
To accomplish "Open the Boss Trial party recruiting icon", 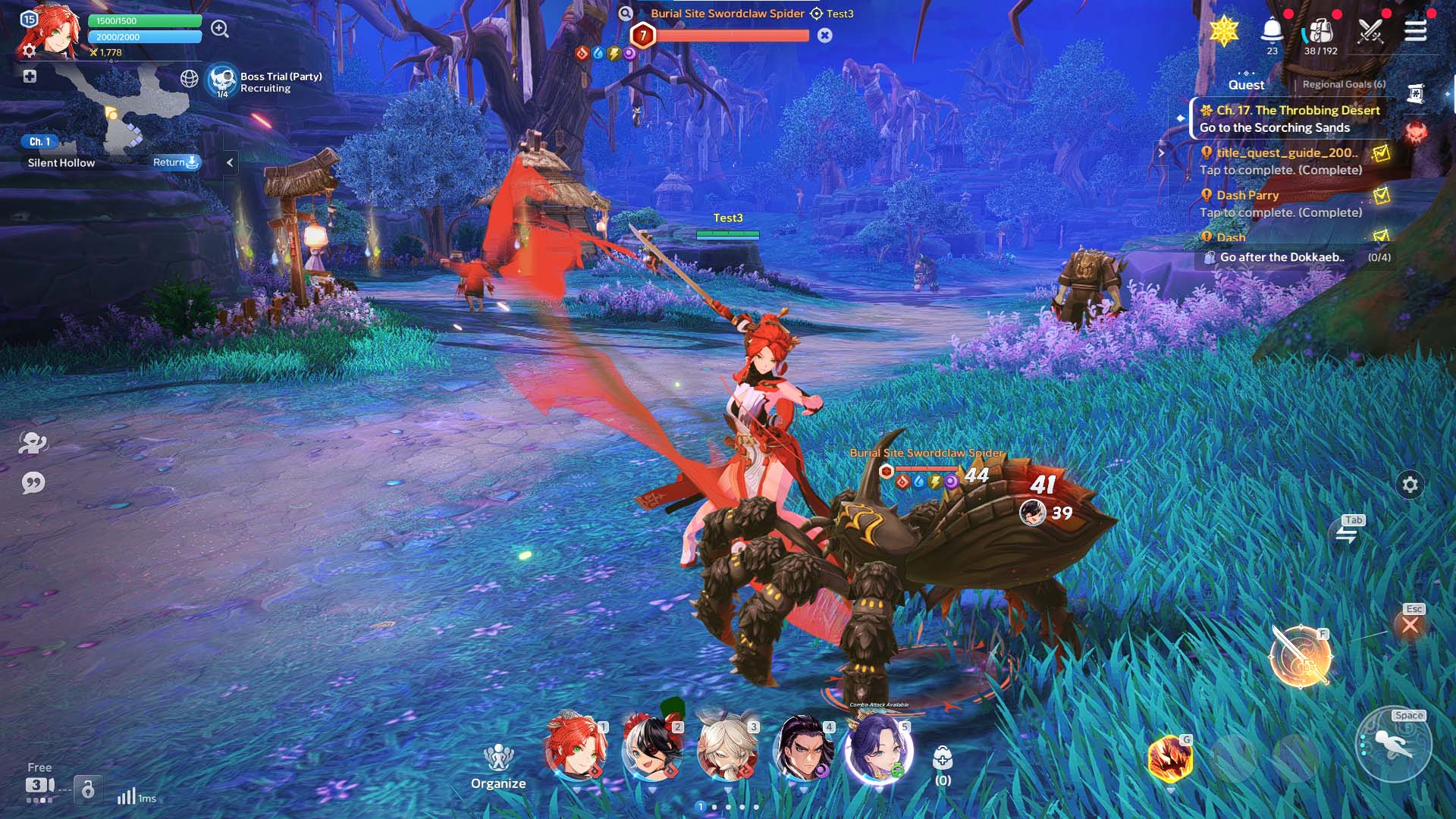I will click(223, 80).
